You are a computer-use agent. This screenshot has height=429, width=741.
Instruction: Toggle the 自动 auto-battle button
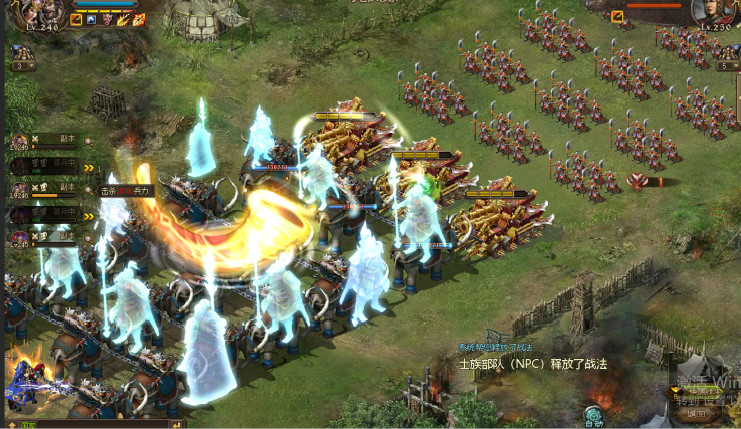click(x=594, y=416)
